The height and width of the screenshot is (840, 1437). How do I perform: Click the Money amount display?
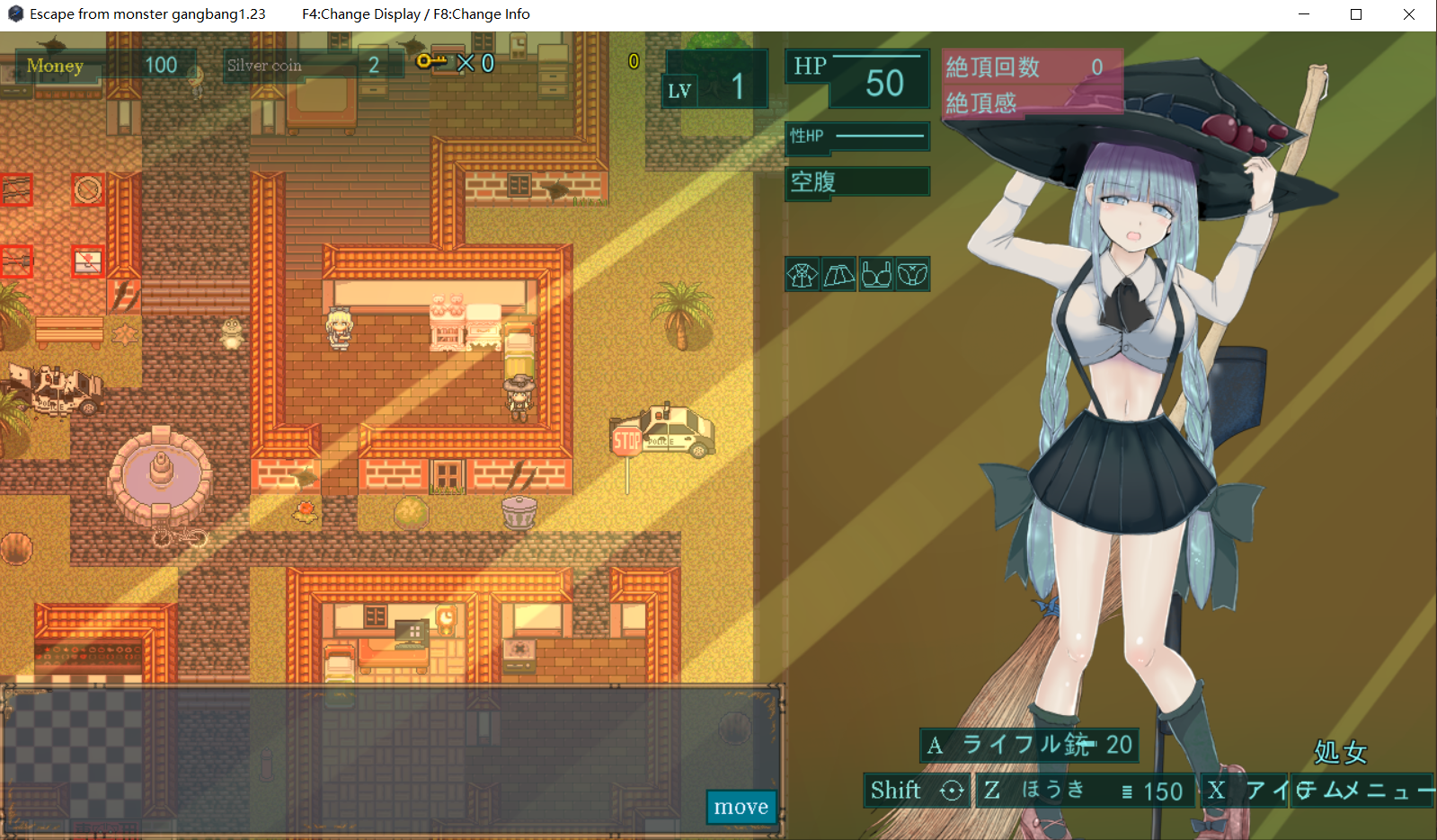(x=162, y=64)
